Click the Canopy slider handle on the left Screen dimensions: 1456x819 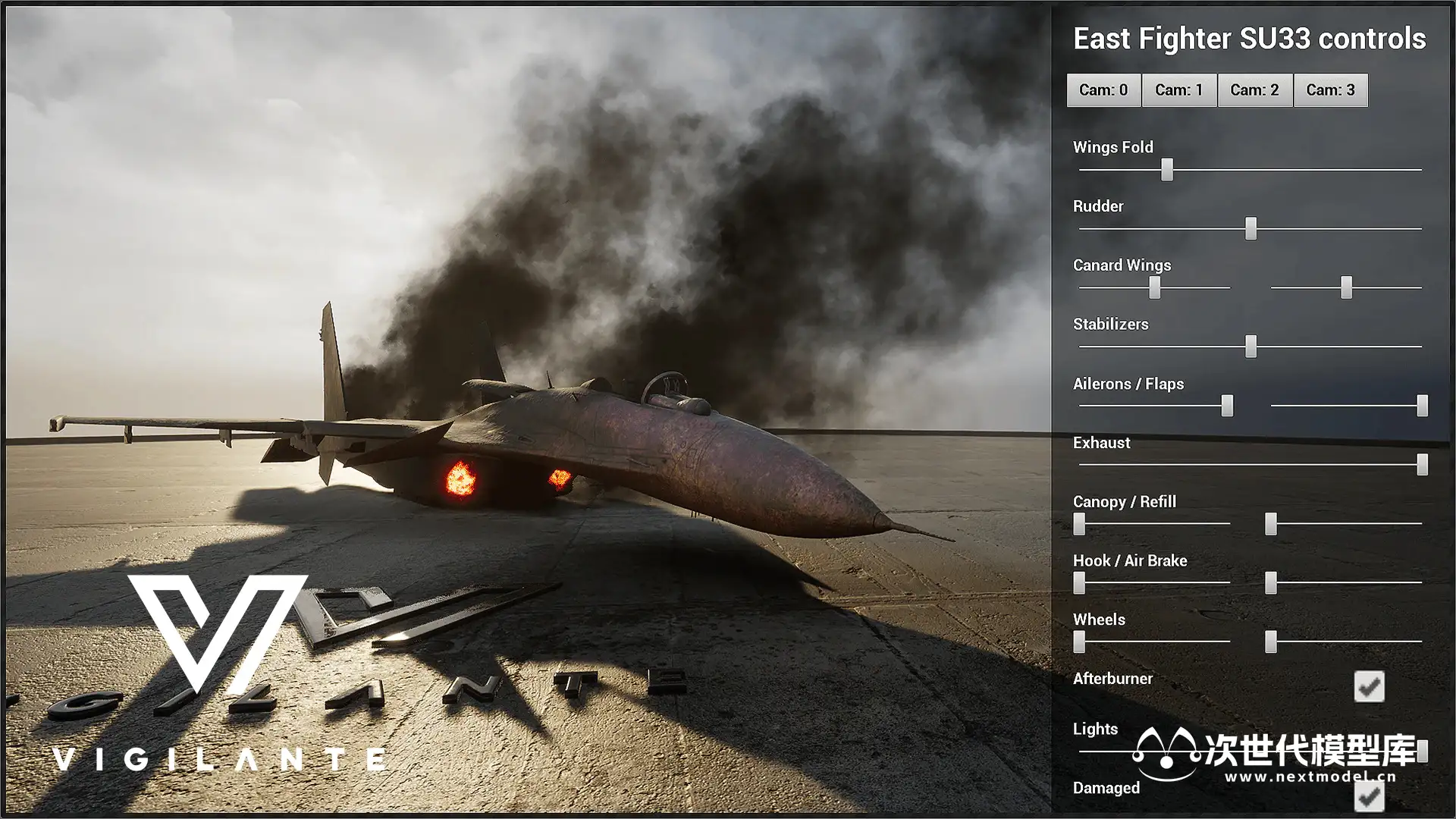1079,523
